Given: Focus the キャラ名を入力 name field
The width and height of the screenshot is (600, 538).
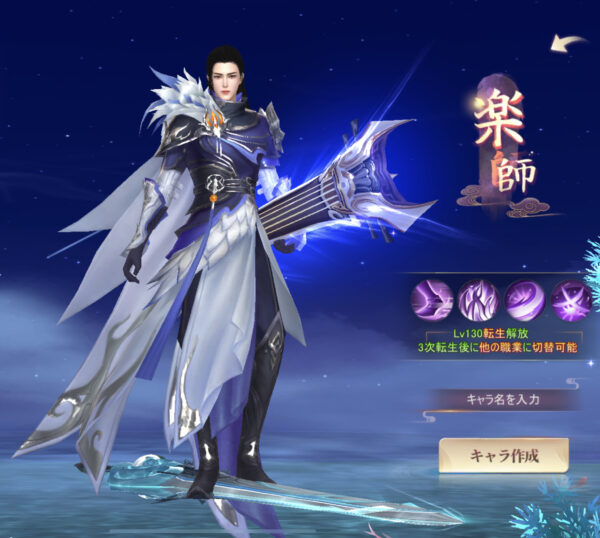Looking at the screenshot, I should 503,399.
